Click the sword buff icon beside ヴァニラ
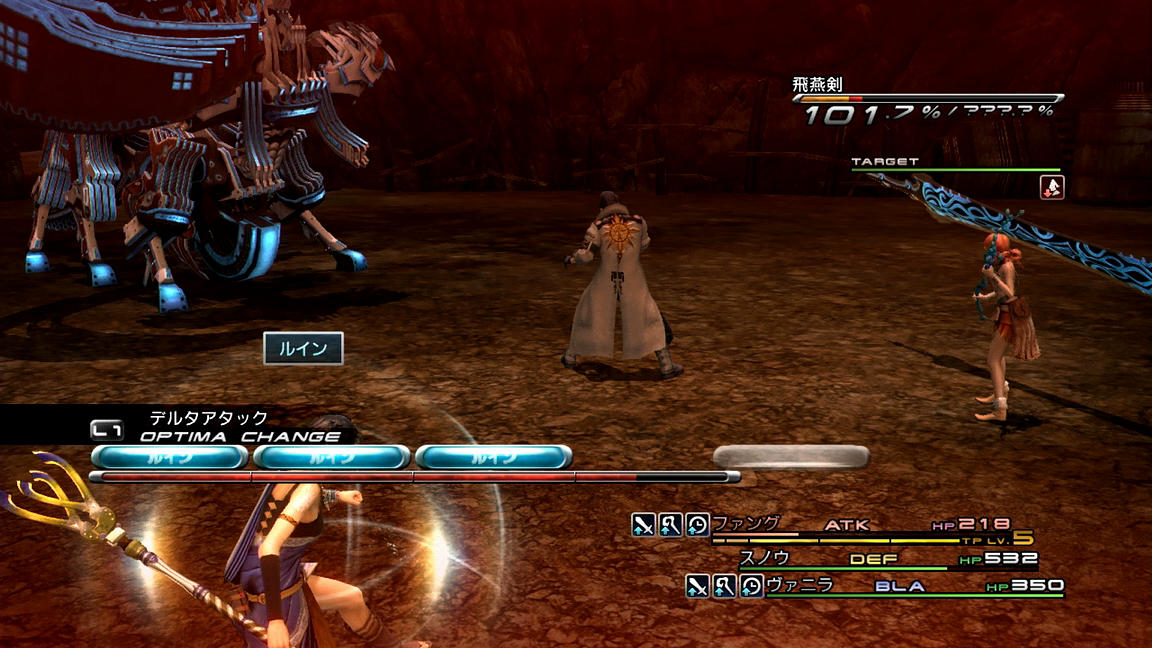Image resolution: width=1152 pixels, height=648 pixels. pos(697,586)
